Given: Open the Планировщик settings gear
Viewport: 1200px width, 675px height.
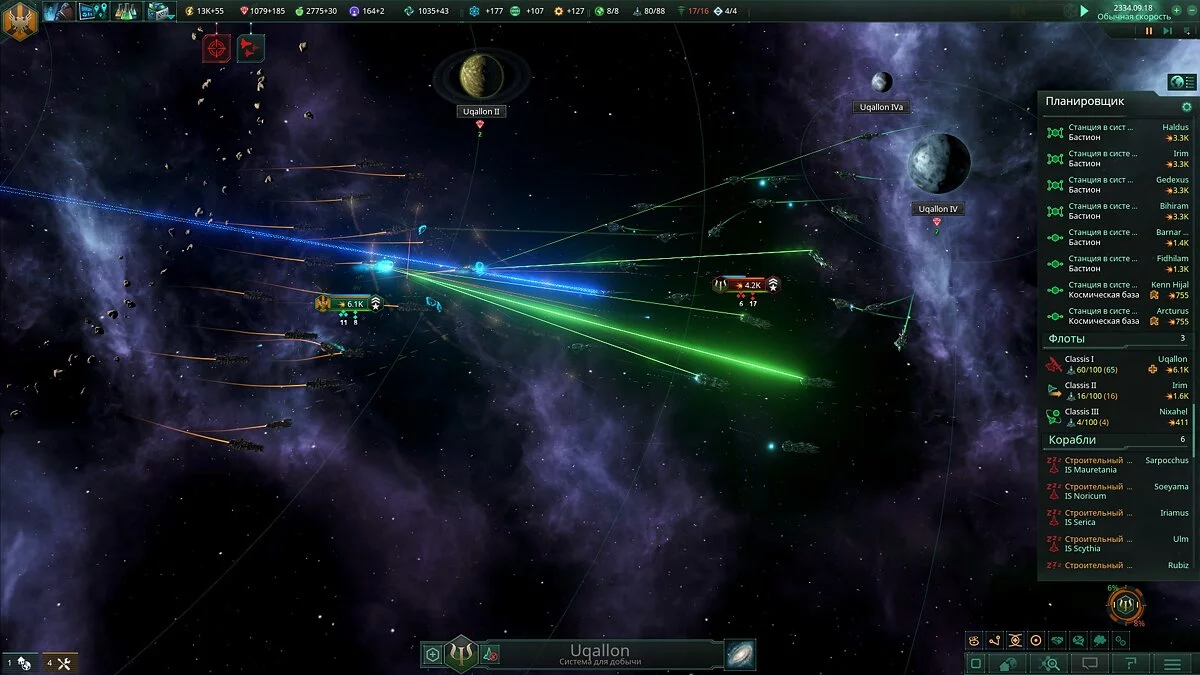Looking at the screenshot, I should [1187, 107].
